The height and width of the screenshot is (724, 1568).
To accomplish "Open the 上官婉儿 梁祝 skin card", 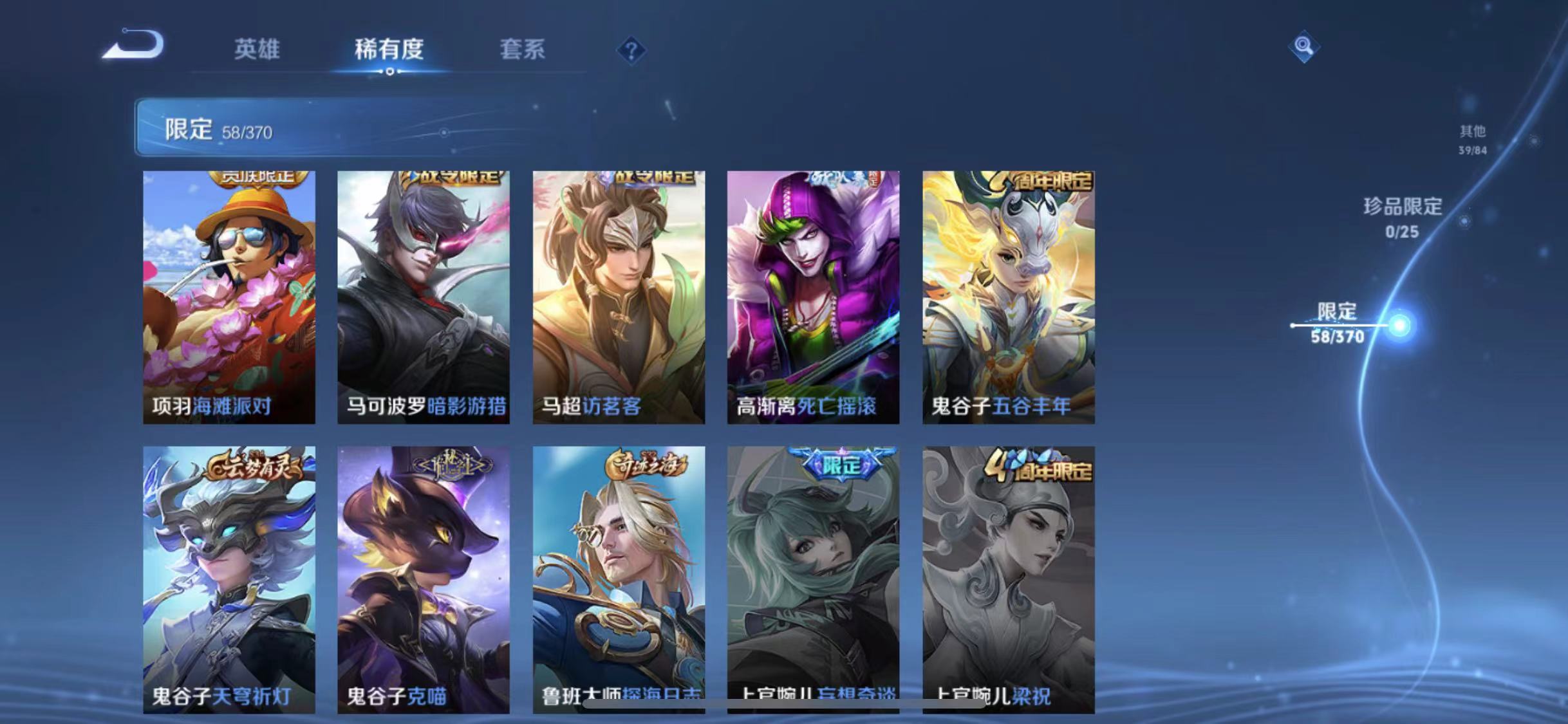I will coord(1010,579).
